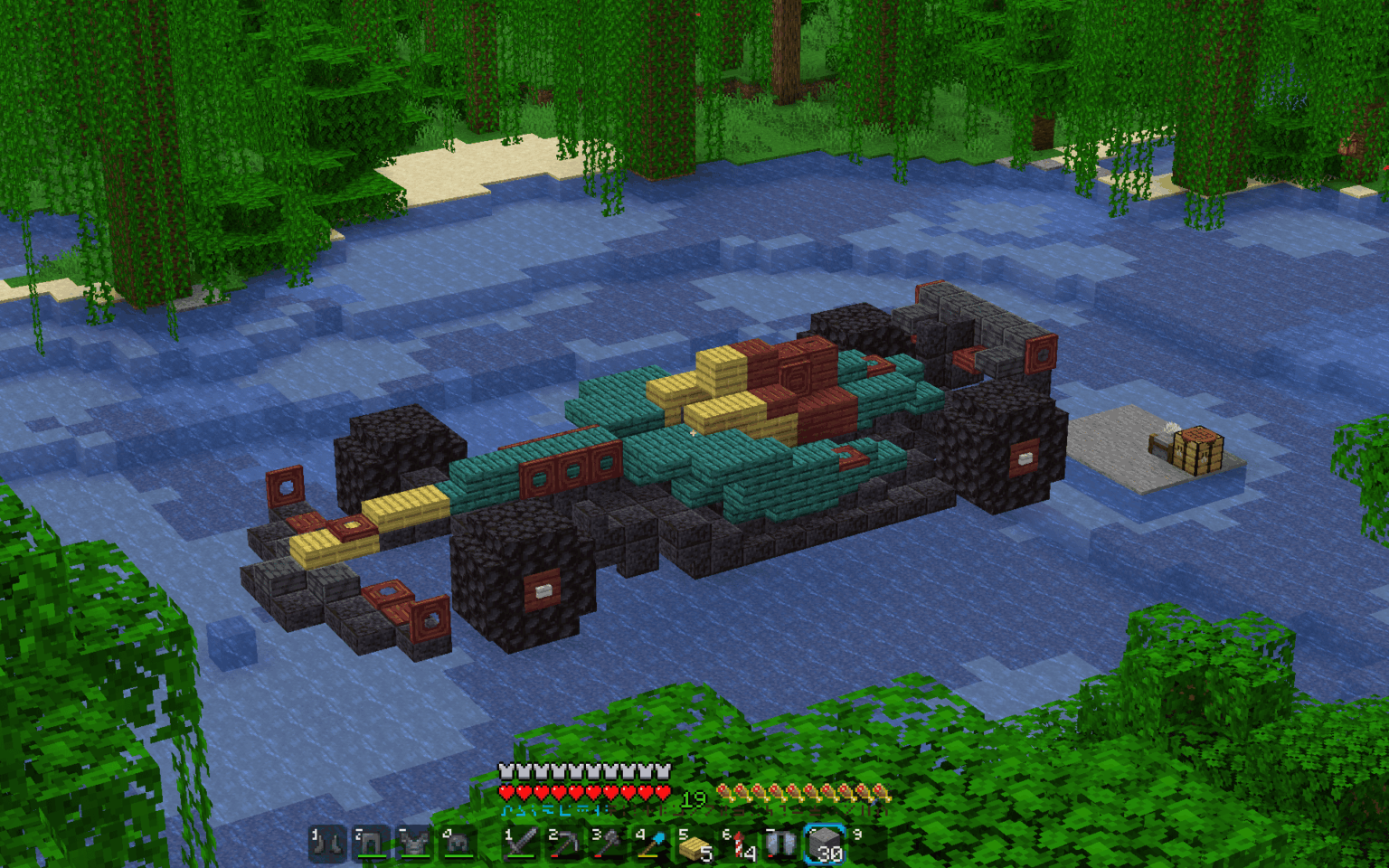Select the firework rockets in slot 6
The image size is (1389, 868).
(740, 844)
